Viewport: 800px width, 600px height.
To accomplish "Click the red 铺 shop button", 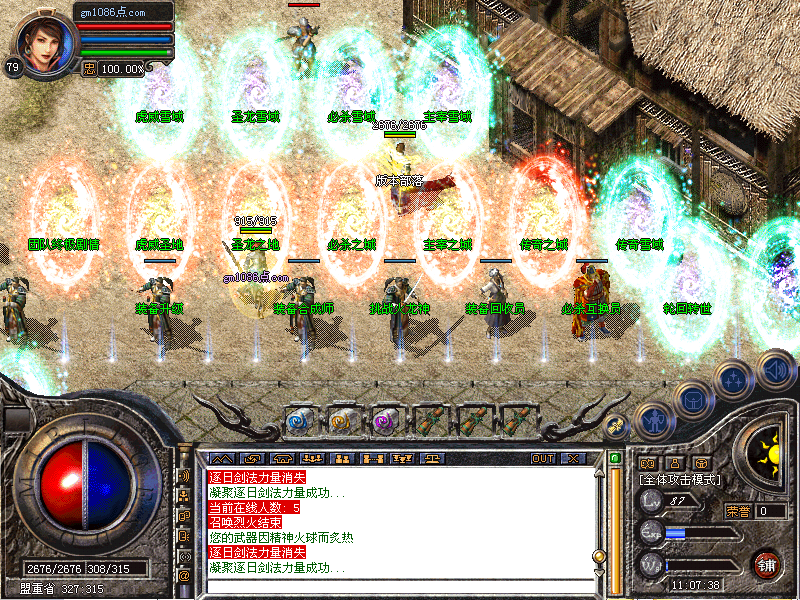I will point(767,563).
